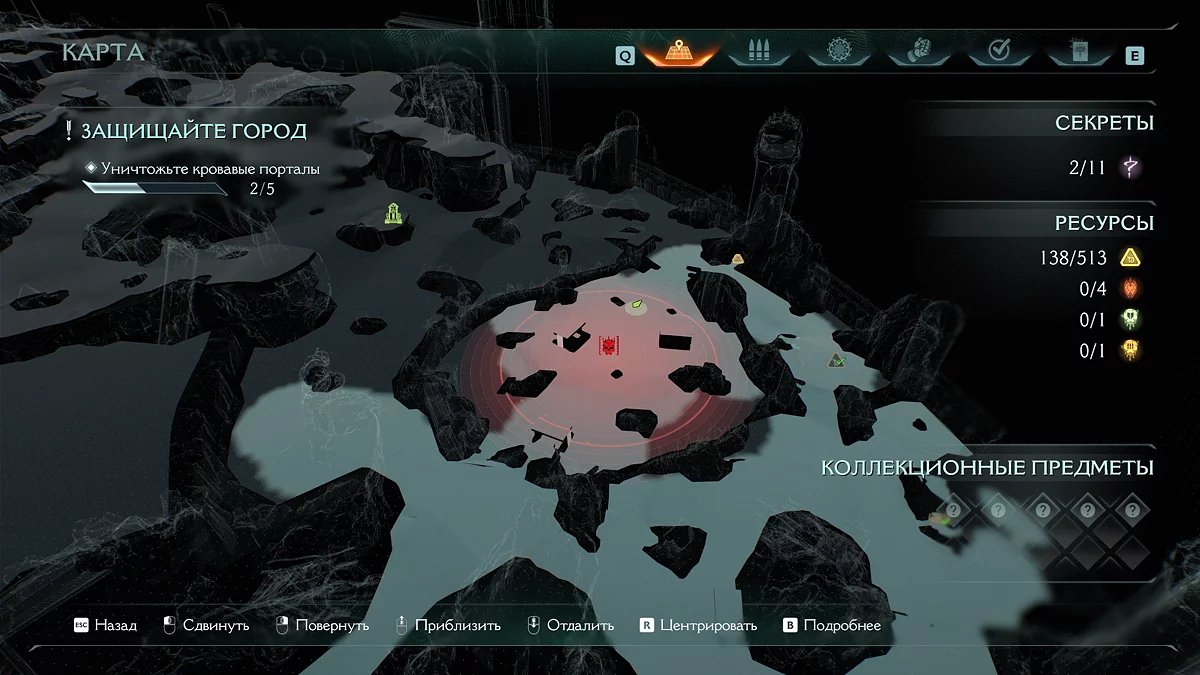
Task: Select the active Map tab
Action: click(x=680, y=51)
